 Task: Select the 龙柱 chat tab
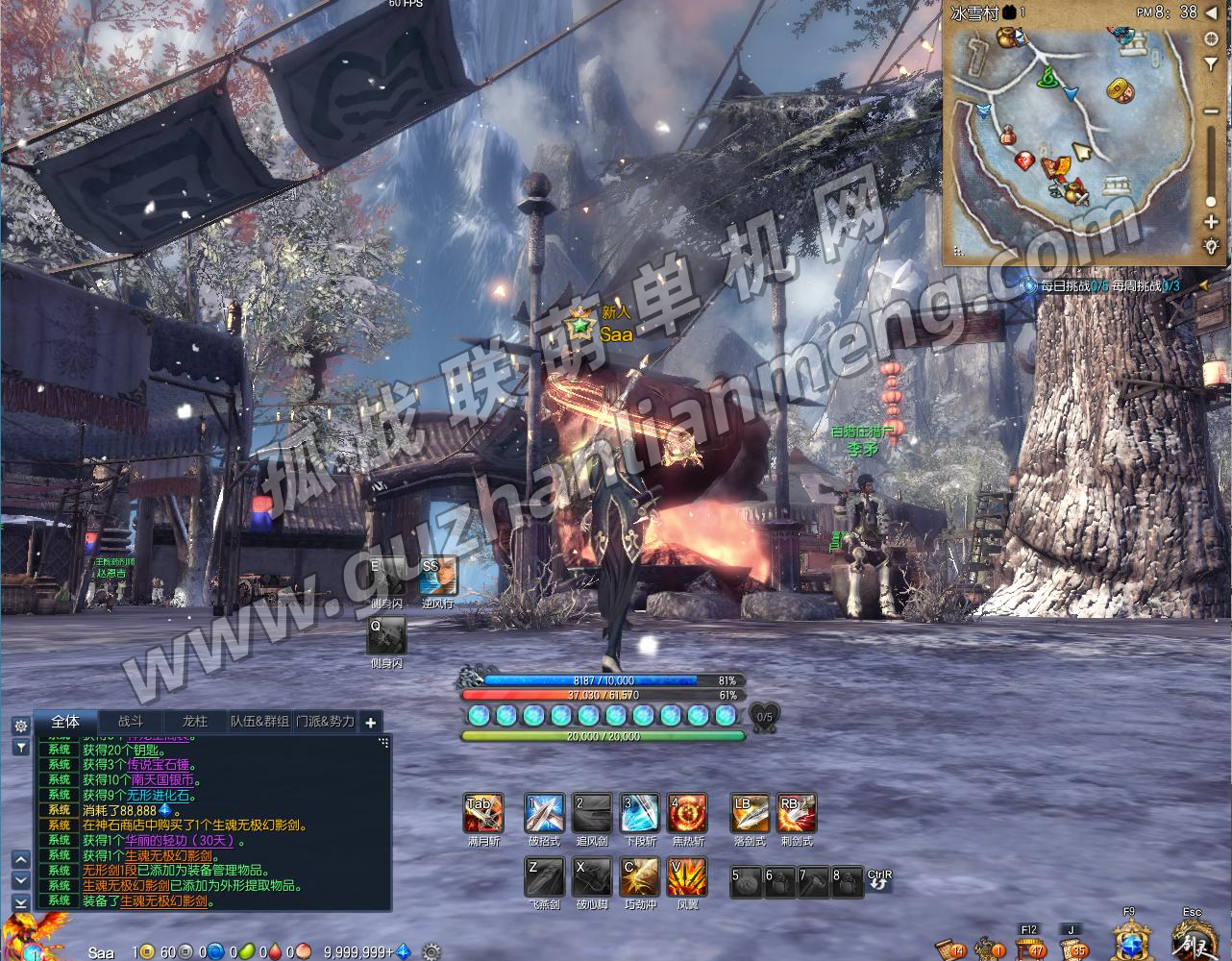tap(194, 721)
